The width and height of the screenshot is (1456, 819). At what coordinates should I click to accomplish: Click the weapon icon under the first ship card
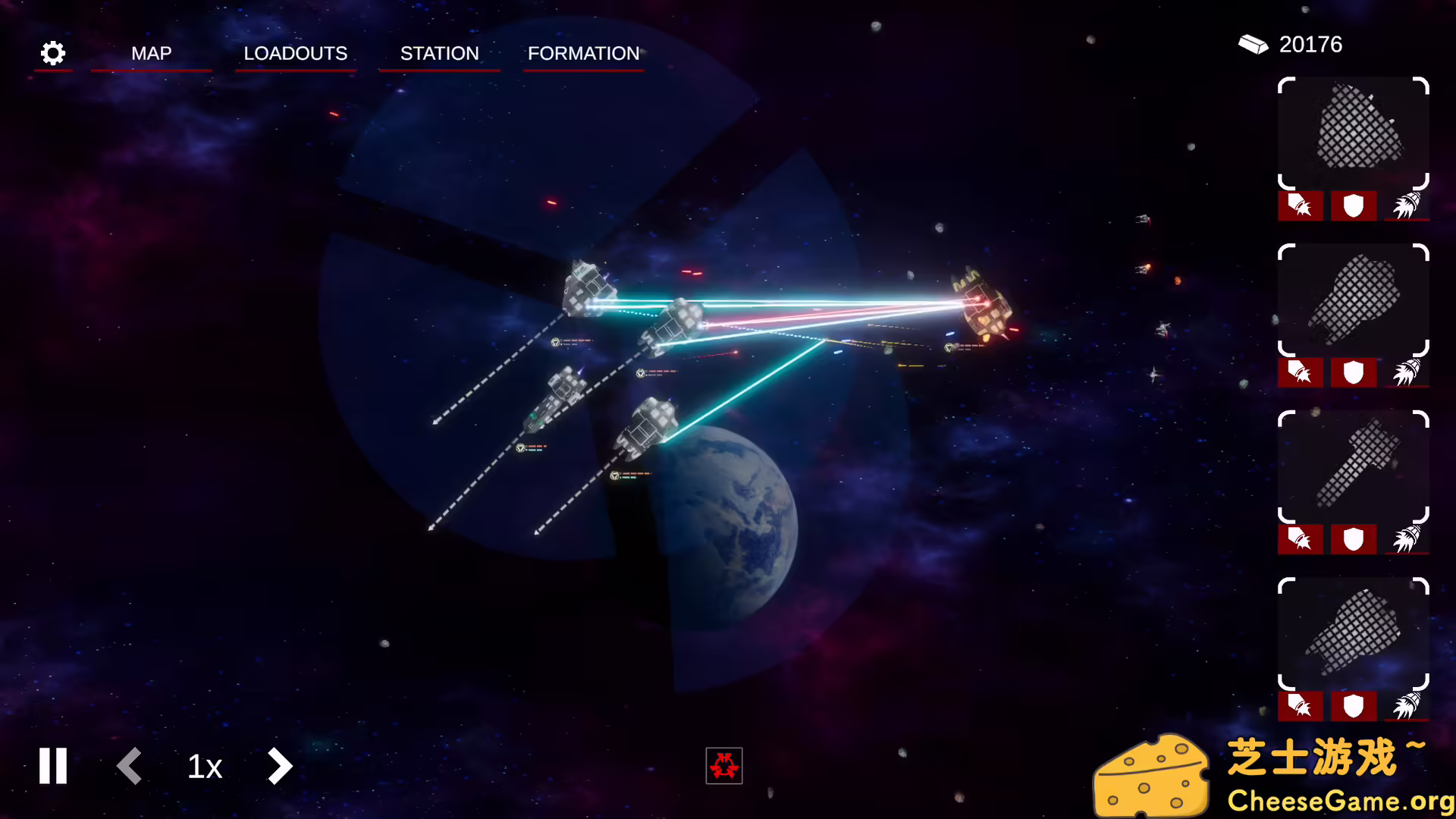[1300, 206]
